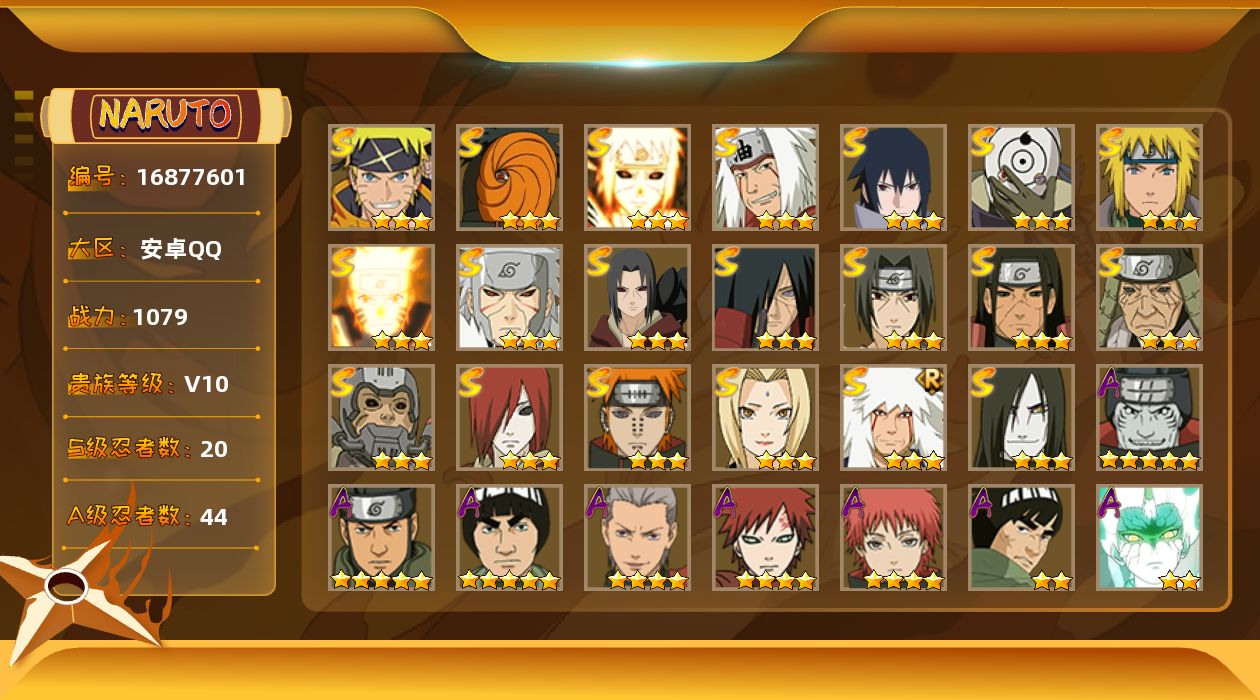Pick the Madara tile without a headband
This screenshot has width=1260, height=700.
(765, 297)
